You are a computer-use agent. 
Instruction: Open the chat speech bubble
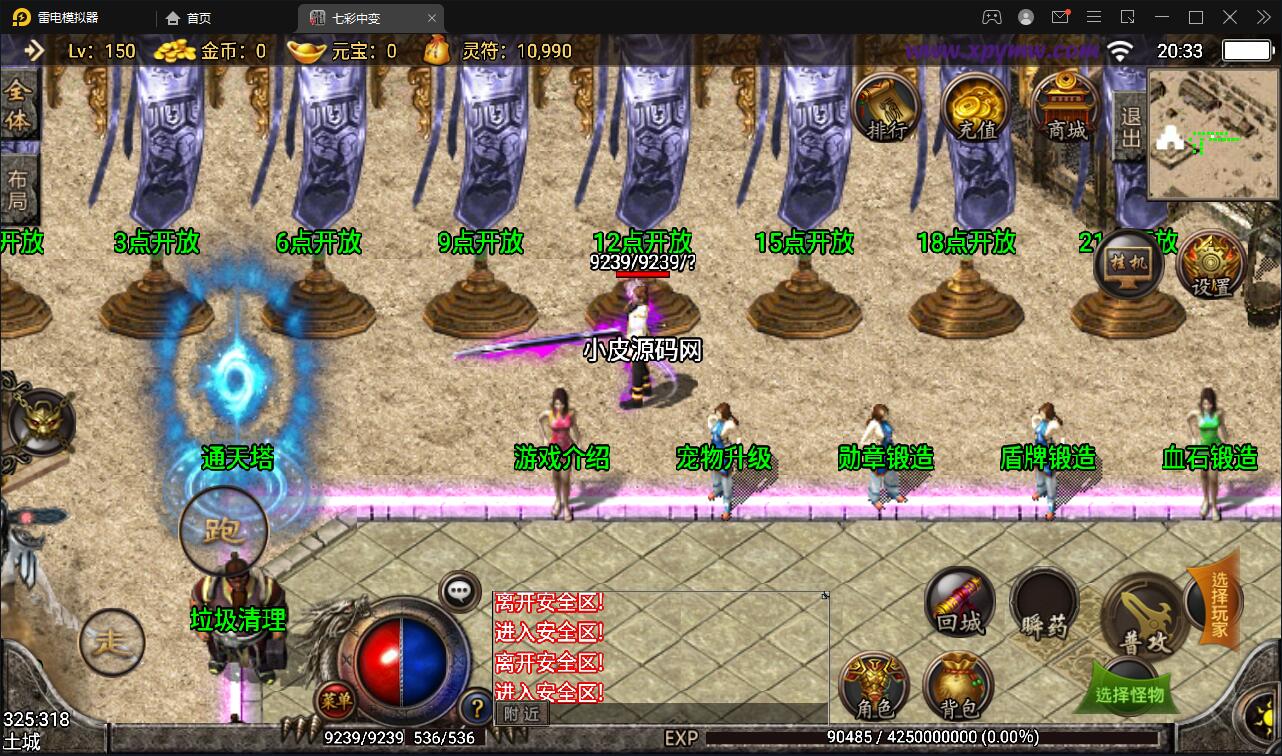coord(460,590)
